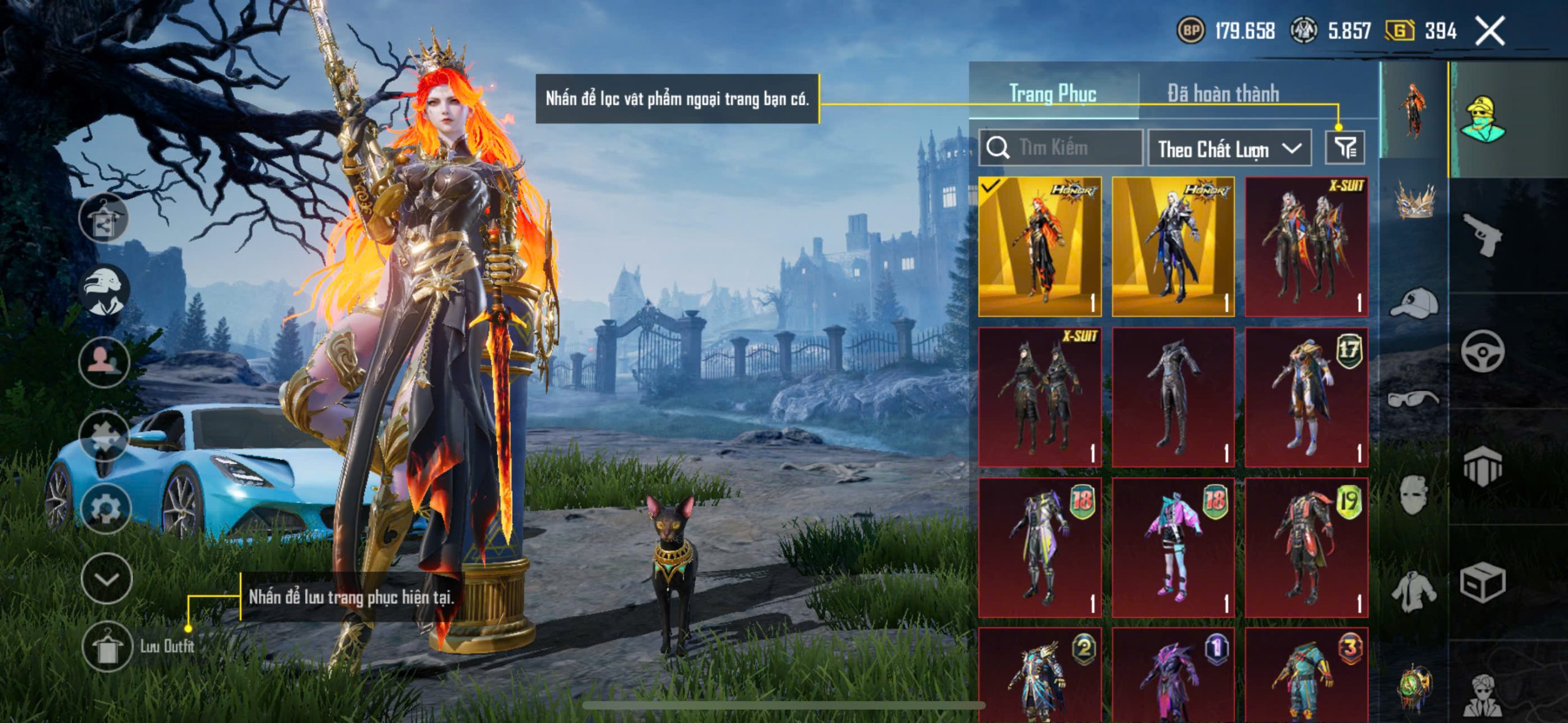Pick the outfit with badge 17
The width and height of the screenshot is (1568, 723).
[x=1306, y=397]
